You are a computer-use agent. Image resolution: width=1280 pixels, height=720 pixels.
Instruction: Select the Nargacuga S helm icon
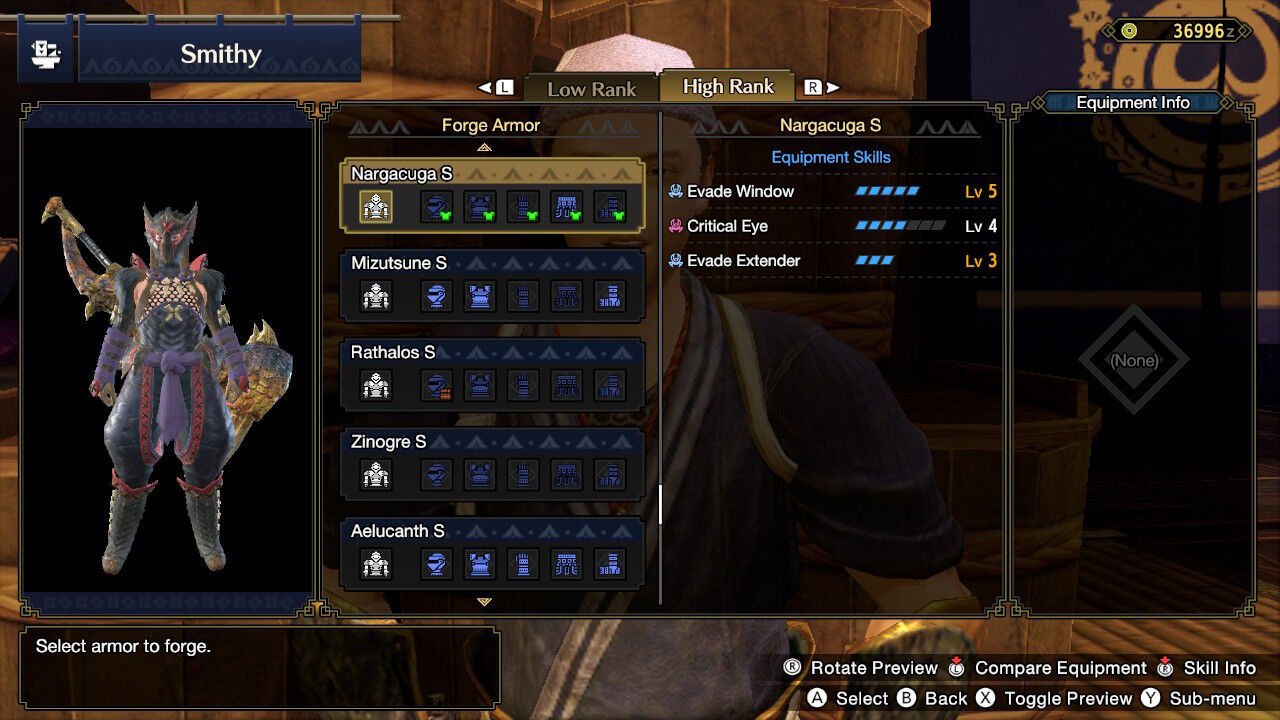(436, 207)
